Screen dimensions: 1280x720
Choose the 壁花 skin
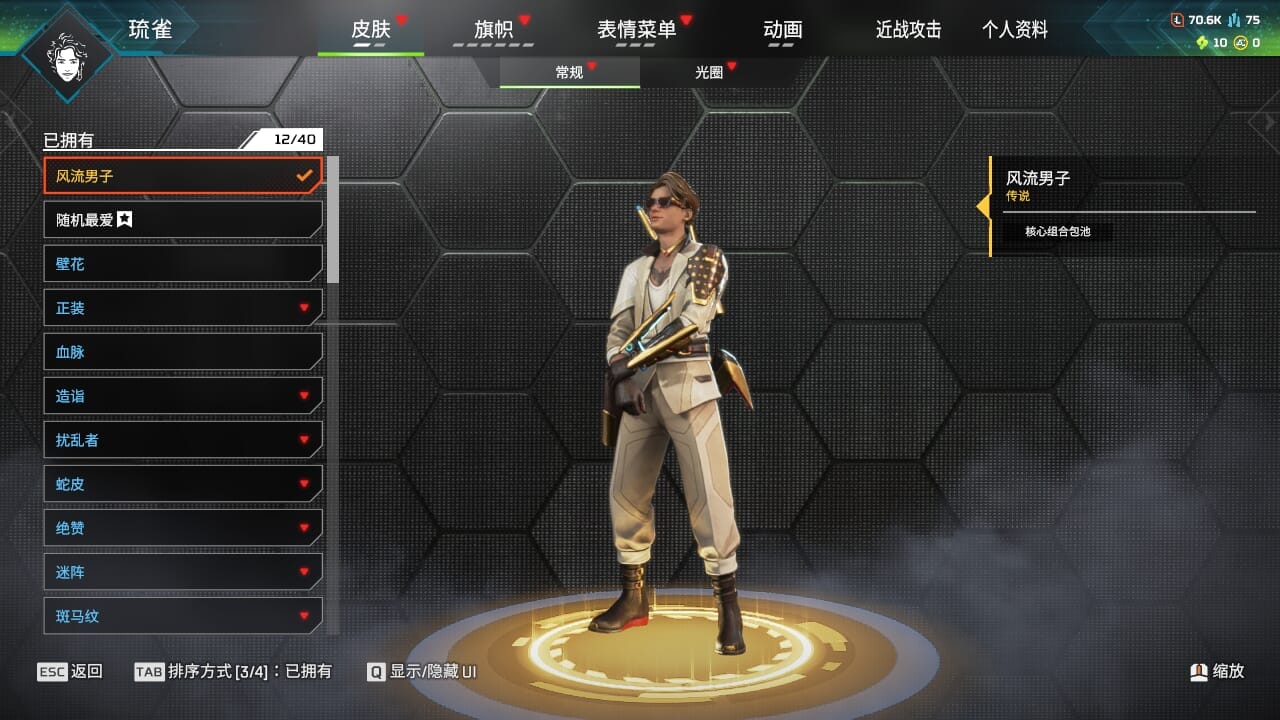coord(183,264)
